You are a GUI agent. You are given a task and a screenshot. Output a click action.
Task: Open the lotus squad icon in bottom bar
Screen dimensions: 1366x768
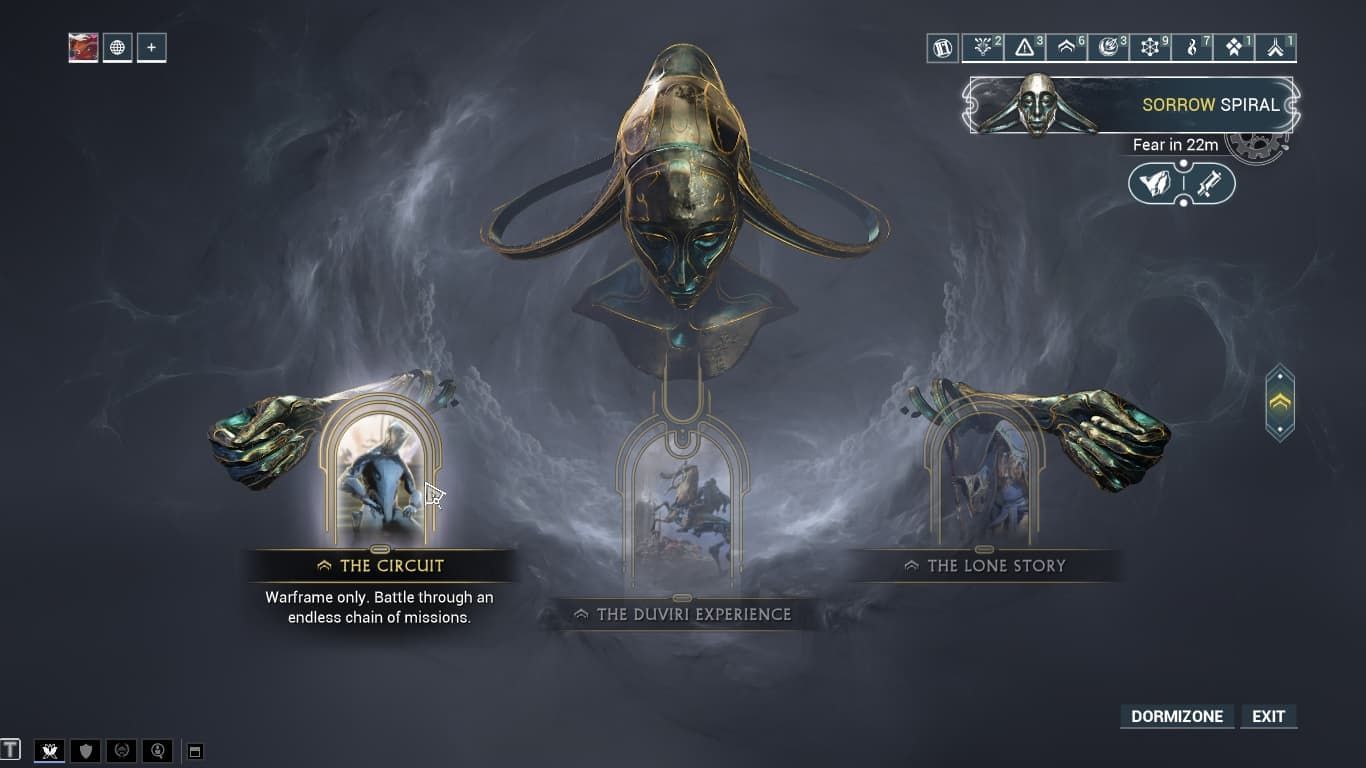49,750
